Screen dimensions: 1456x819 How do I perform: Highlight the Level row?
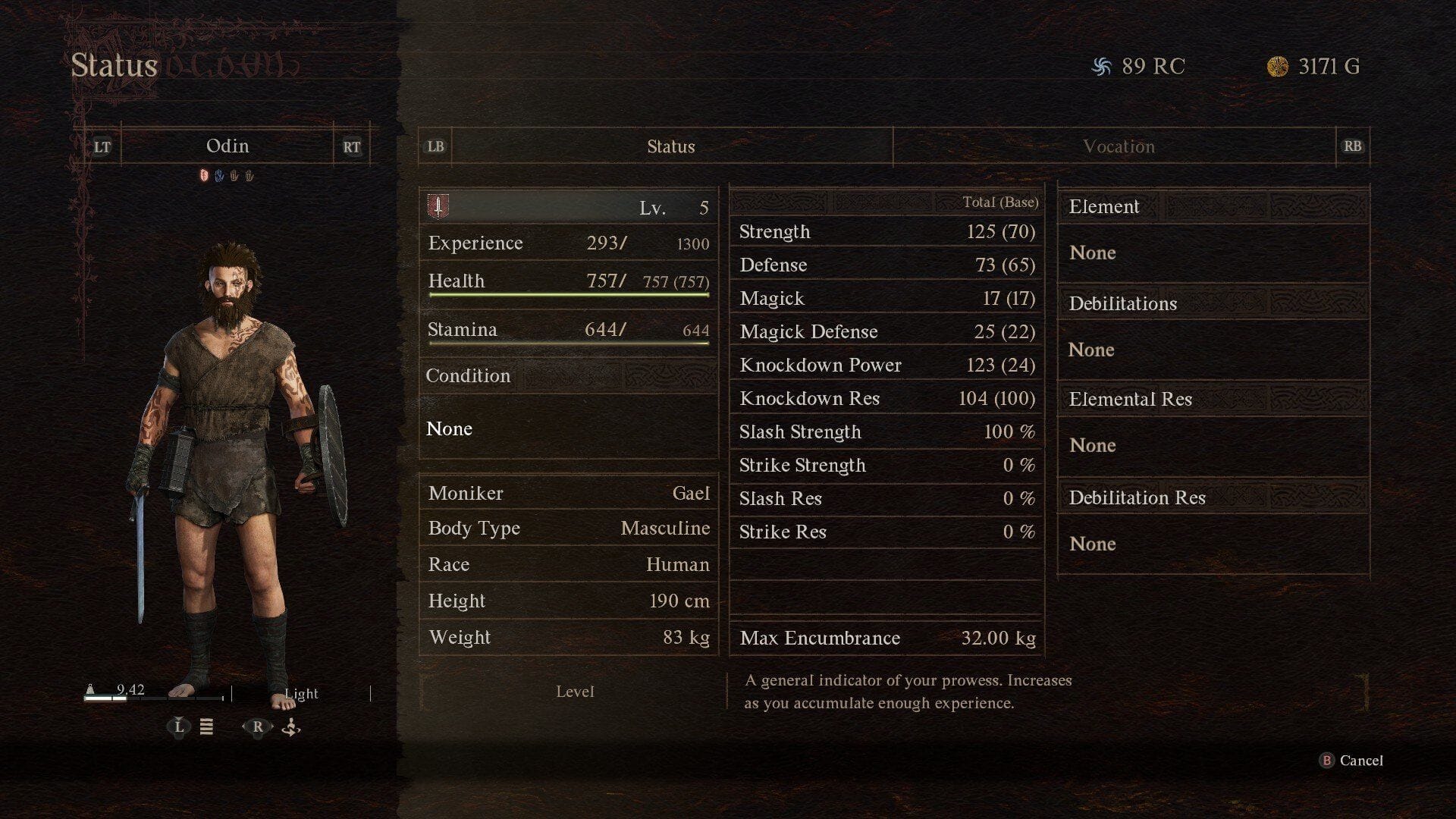[568, 207]
